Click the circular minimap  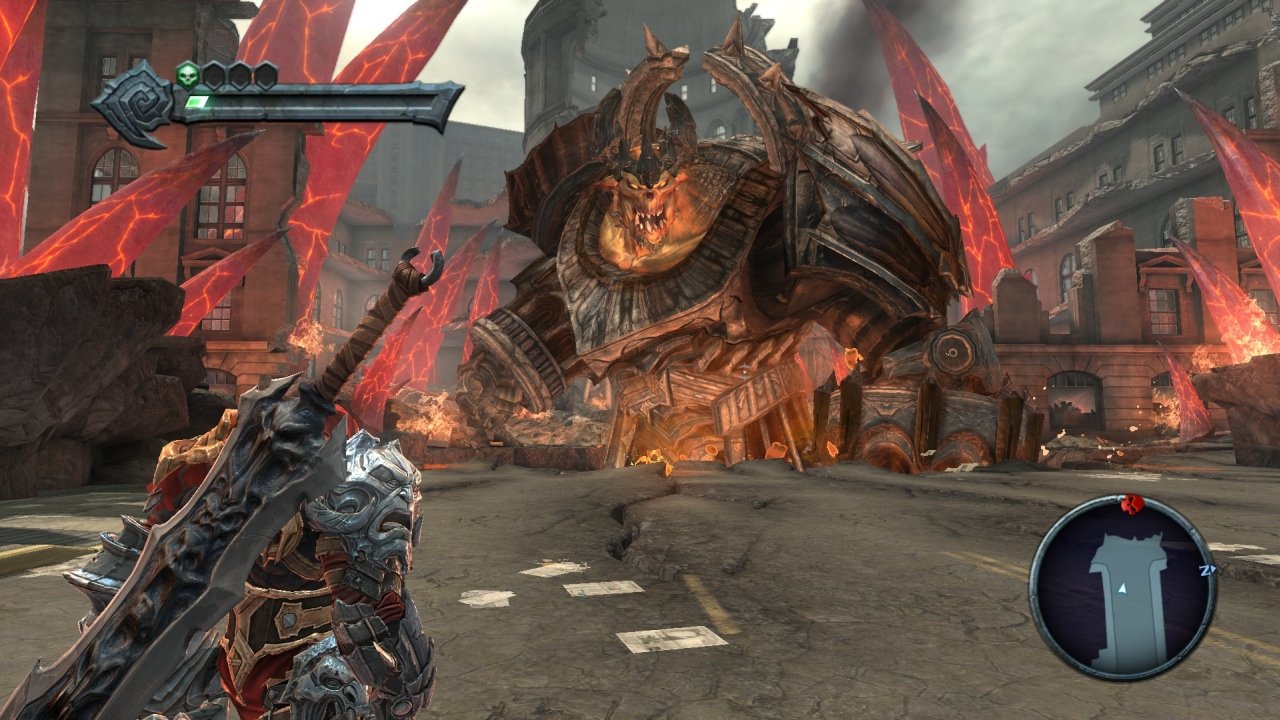pos(1122,588)
